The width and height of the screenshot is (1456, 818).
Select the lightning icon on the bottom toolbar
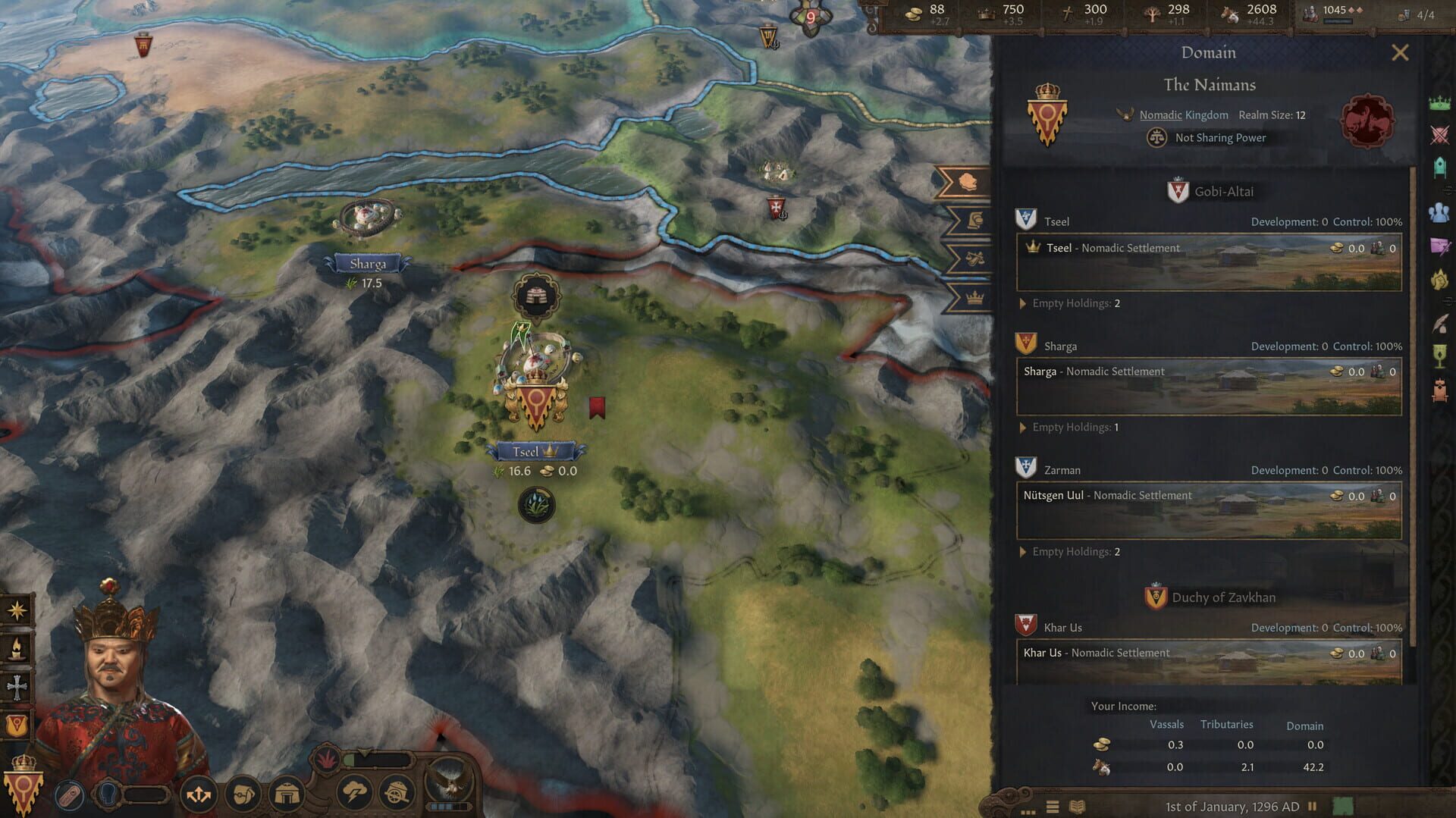(355, 794)
